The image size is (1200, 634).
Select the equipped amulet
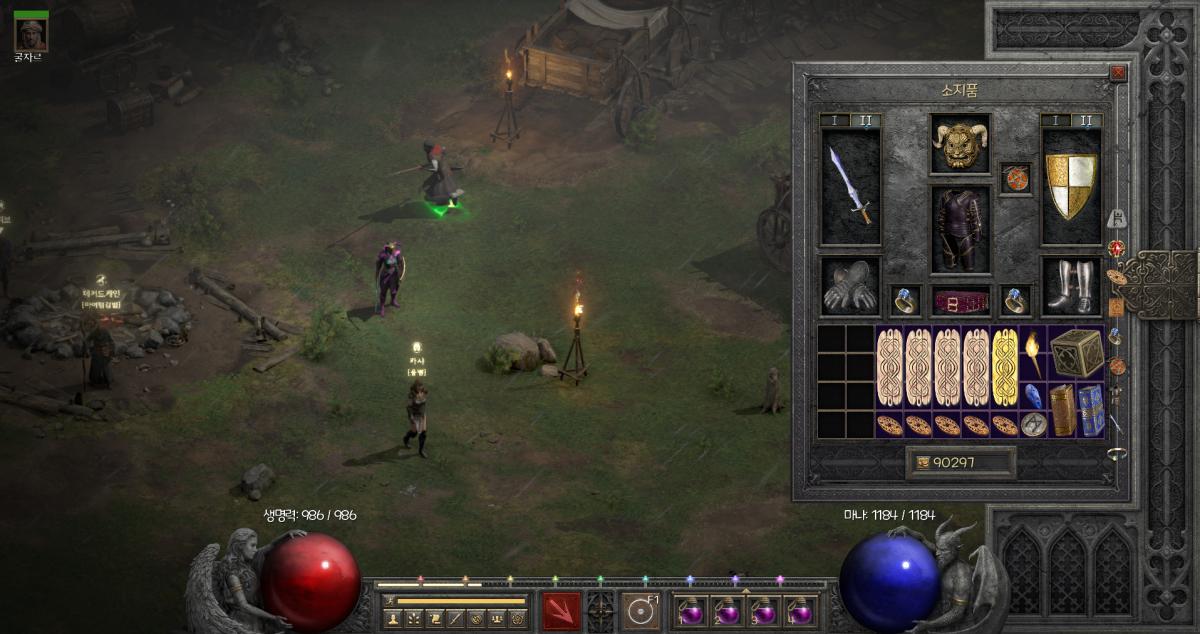point(1015,178)
